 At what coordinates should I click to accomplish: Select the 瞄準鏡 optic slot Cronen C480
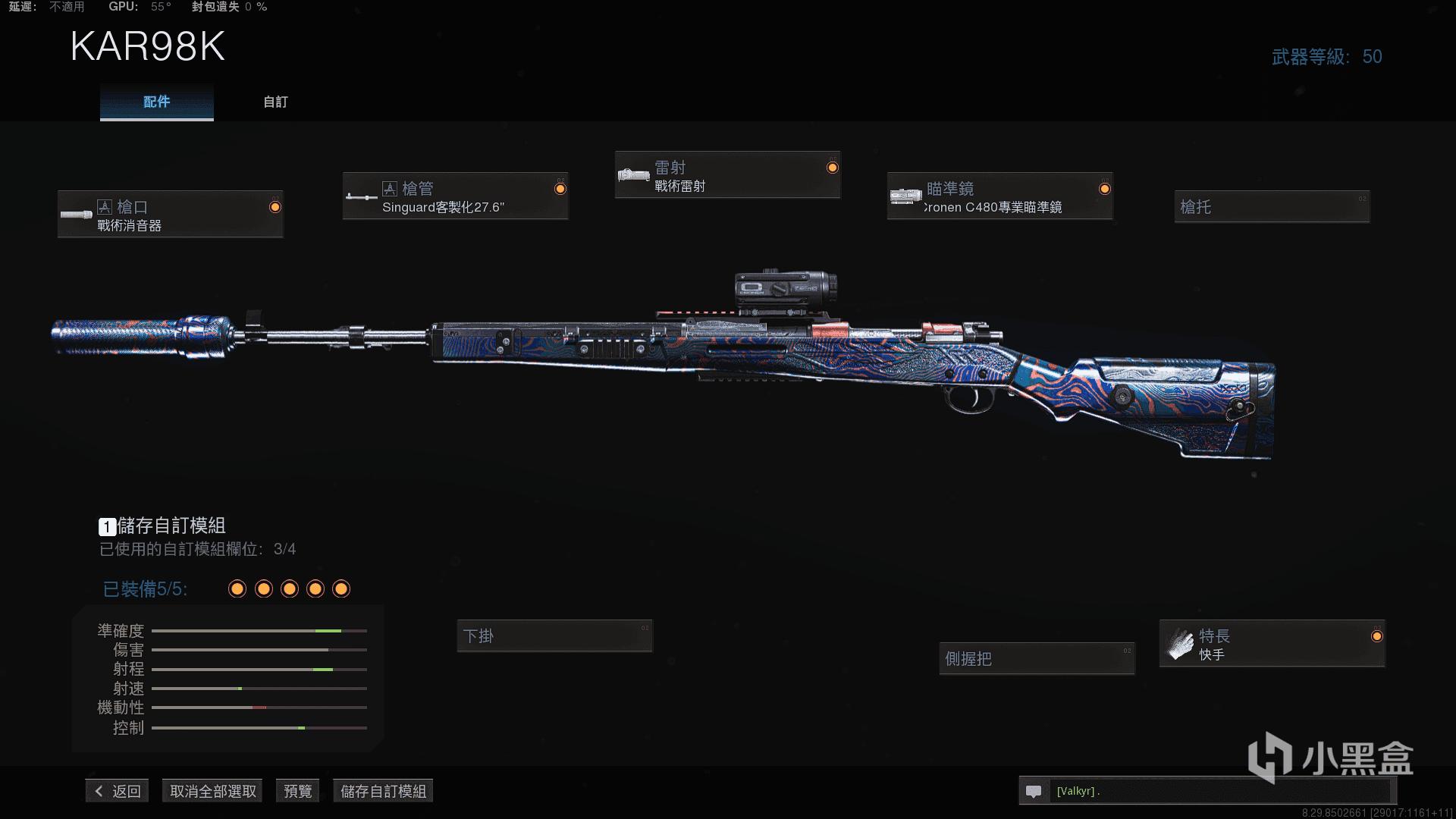999,196
